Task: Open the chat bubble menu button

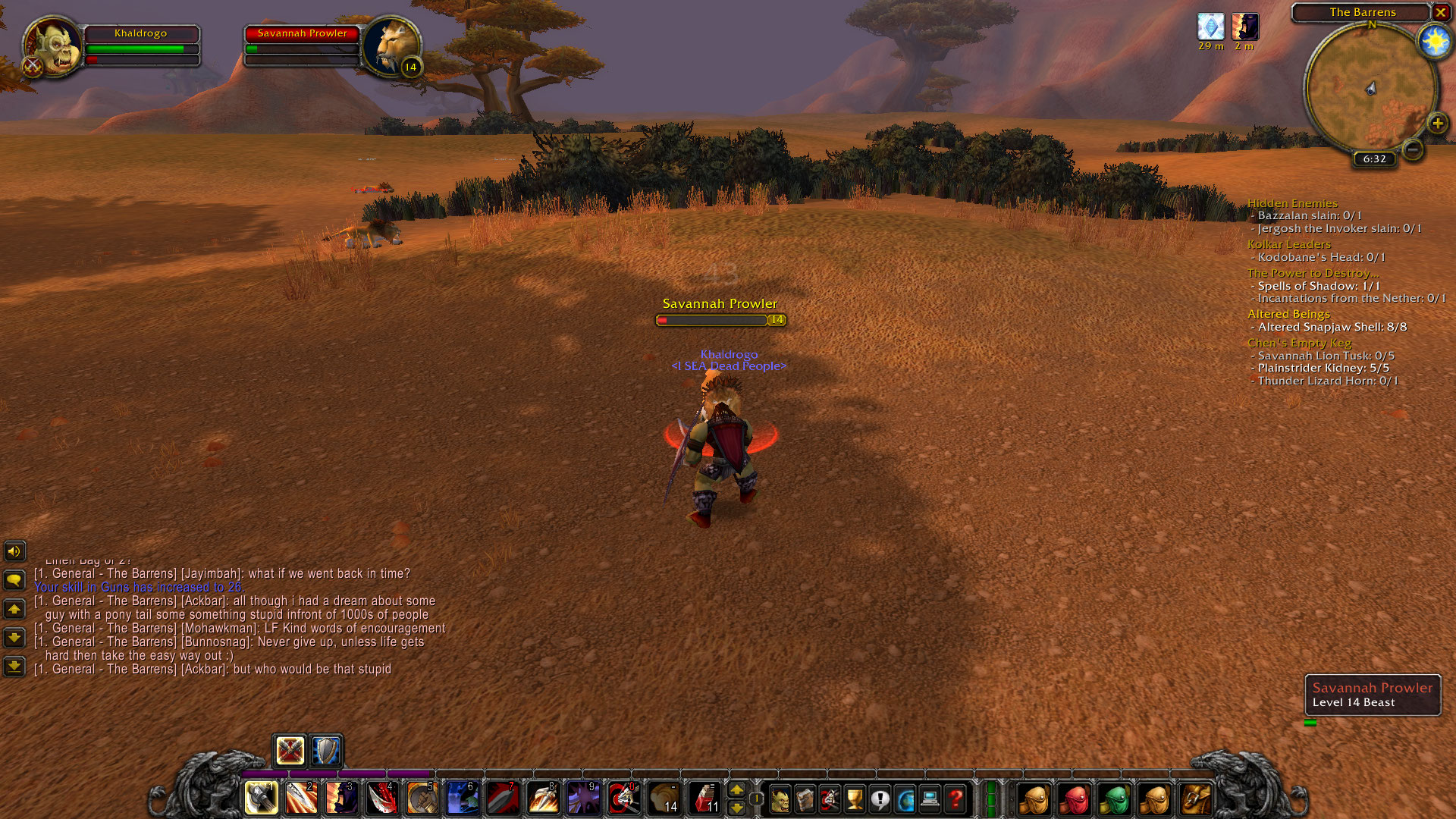Action: [x=14, y=580]
